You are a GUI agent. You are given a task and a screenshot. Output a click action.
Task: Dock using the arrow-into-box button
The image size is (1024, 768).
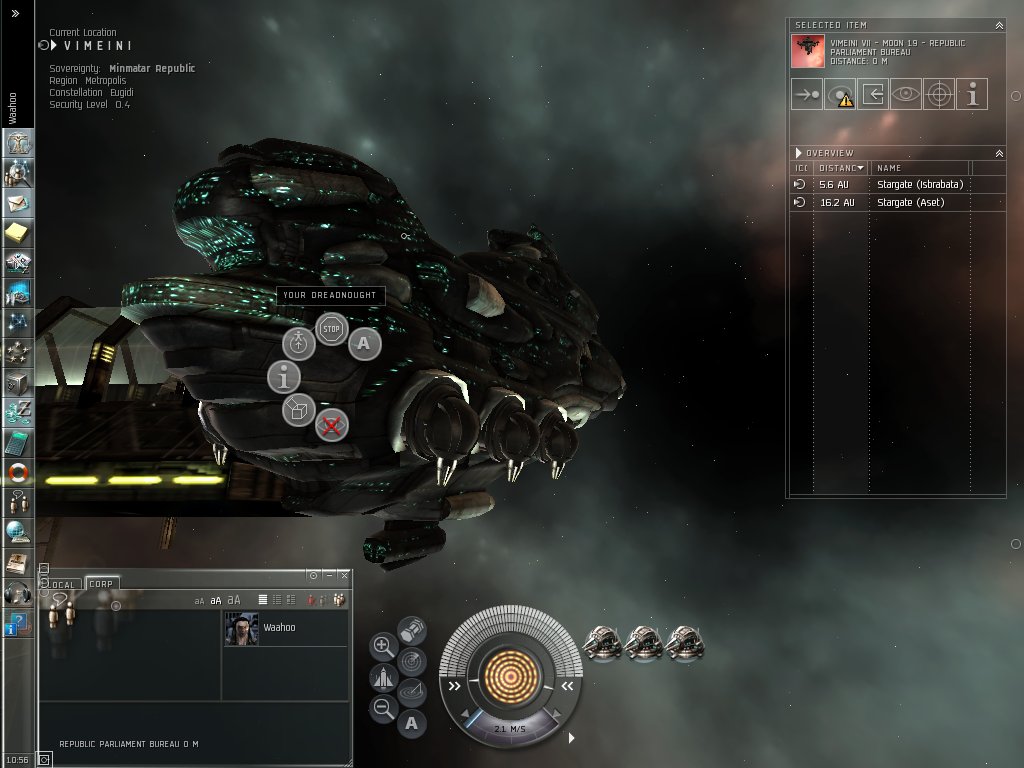(873, 95)
